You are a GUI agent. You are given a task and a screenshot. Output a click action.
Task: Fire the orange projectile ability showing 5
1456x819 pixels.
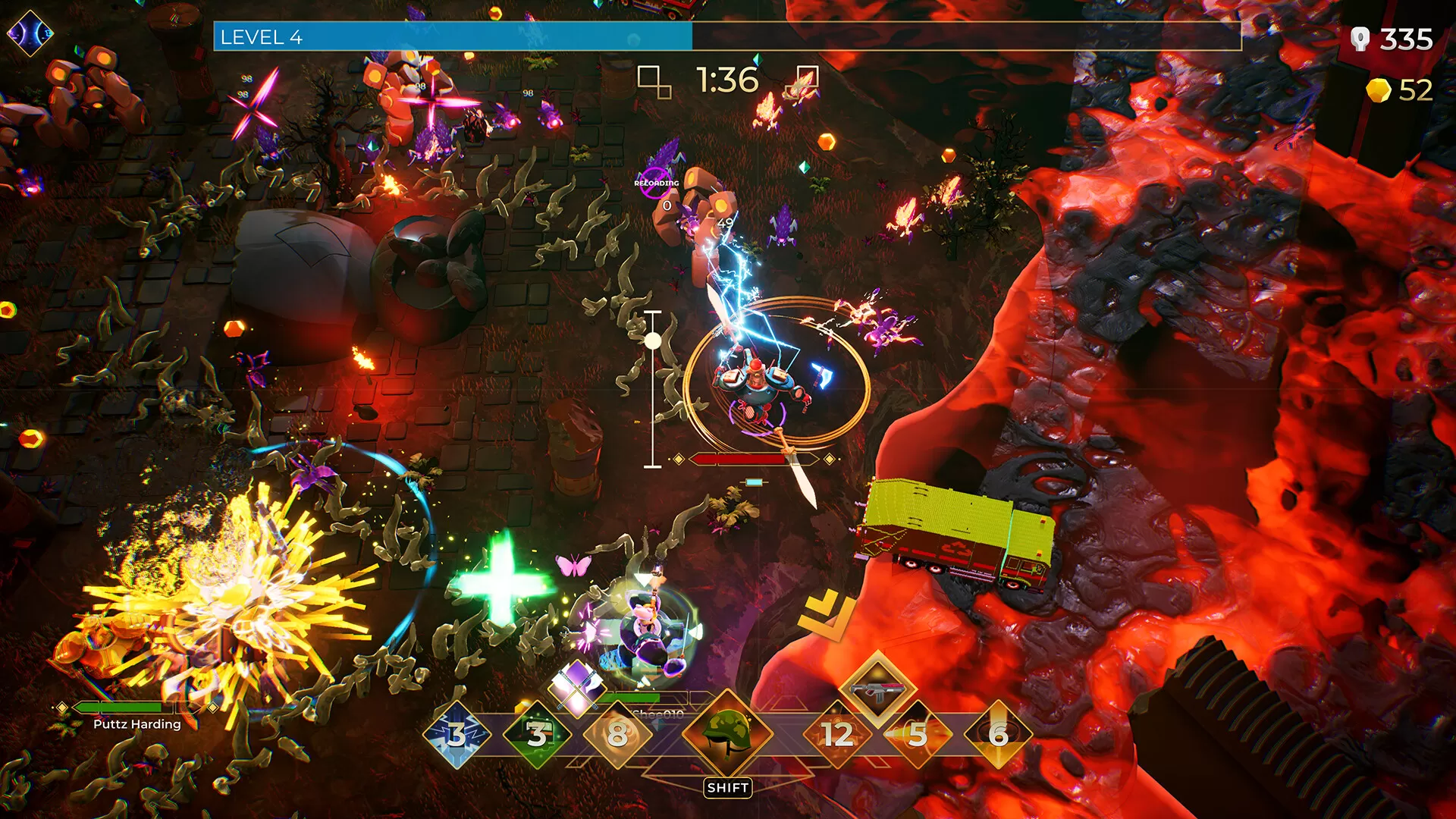918,734
